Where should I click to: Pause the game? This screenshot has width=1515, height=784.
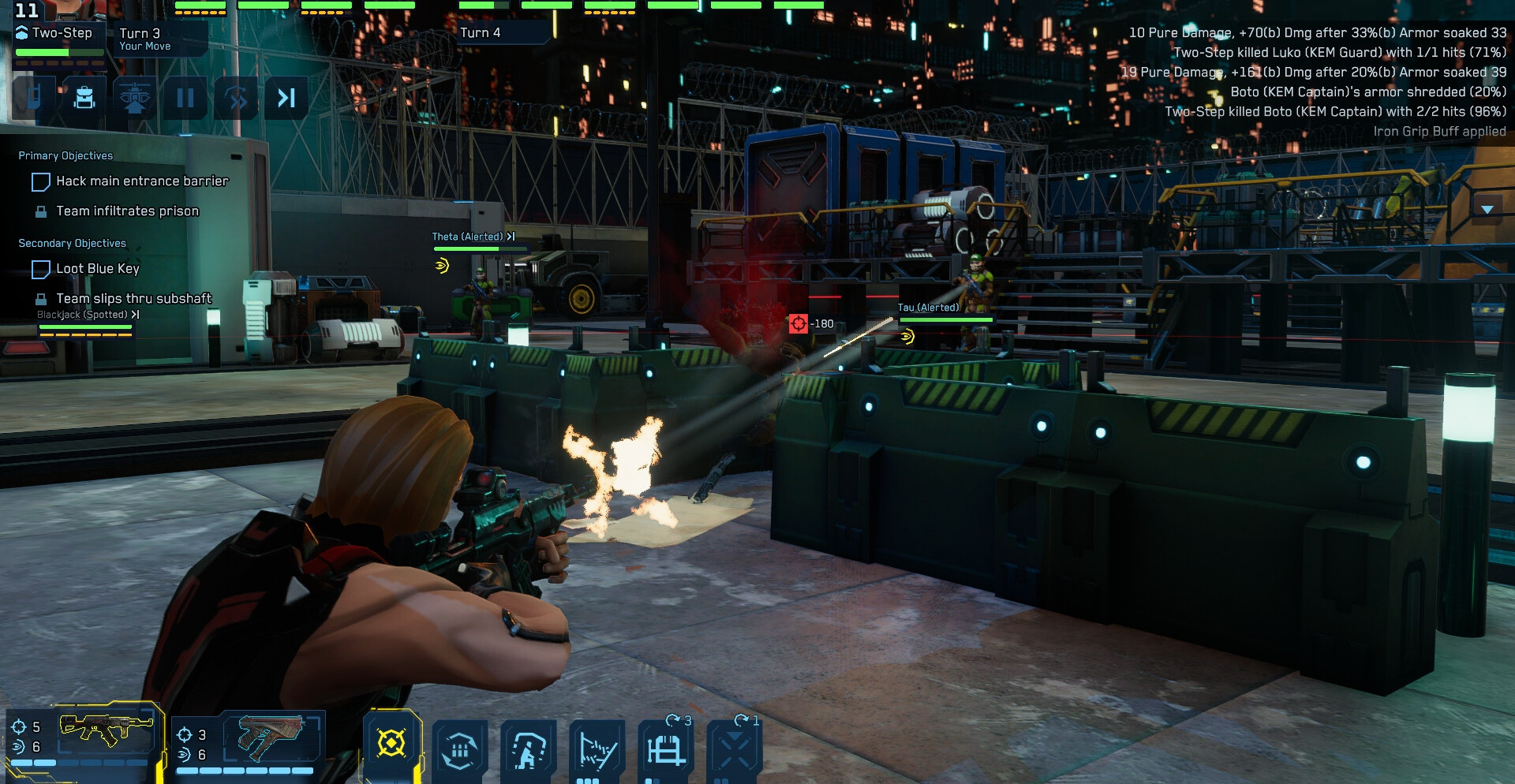(185, 98)
